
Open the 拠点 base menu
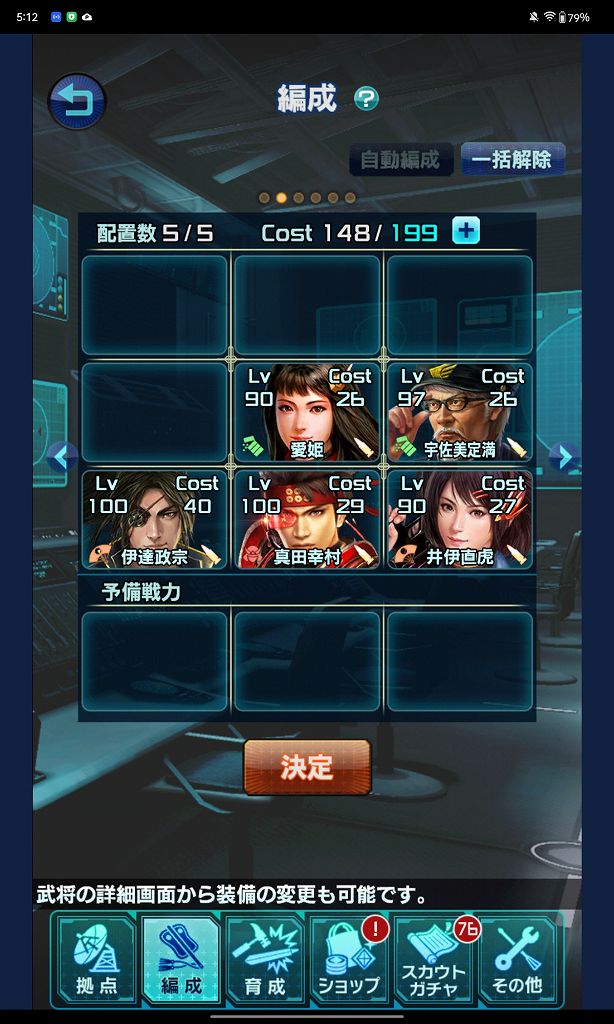point(97,961)
